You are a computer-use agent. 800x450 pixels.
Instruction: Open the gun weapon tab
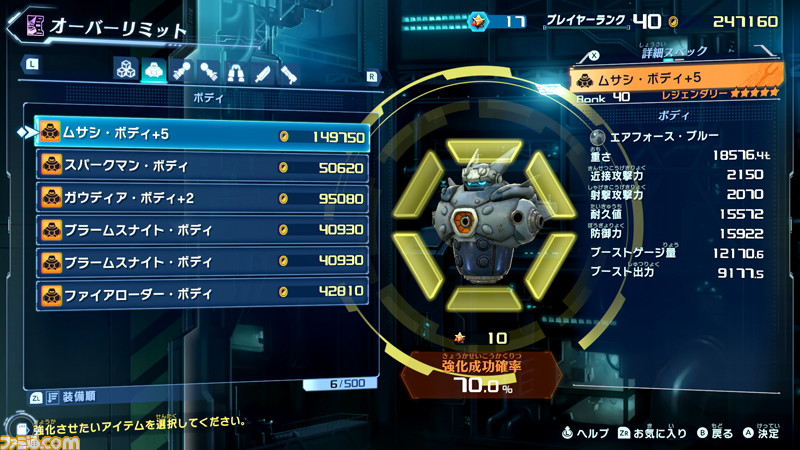(289, 70)
